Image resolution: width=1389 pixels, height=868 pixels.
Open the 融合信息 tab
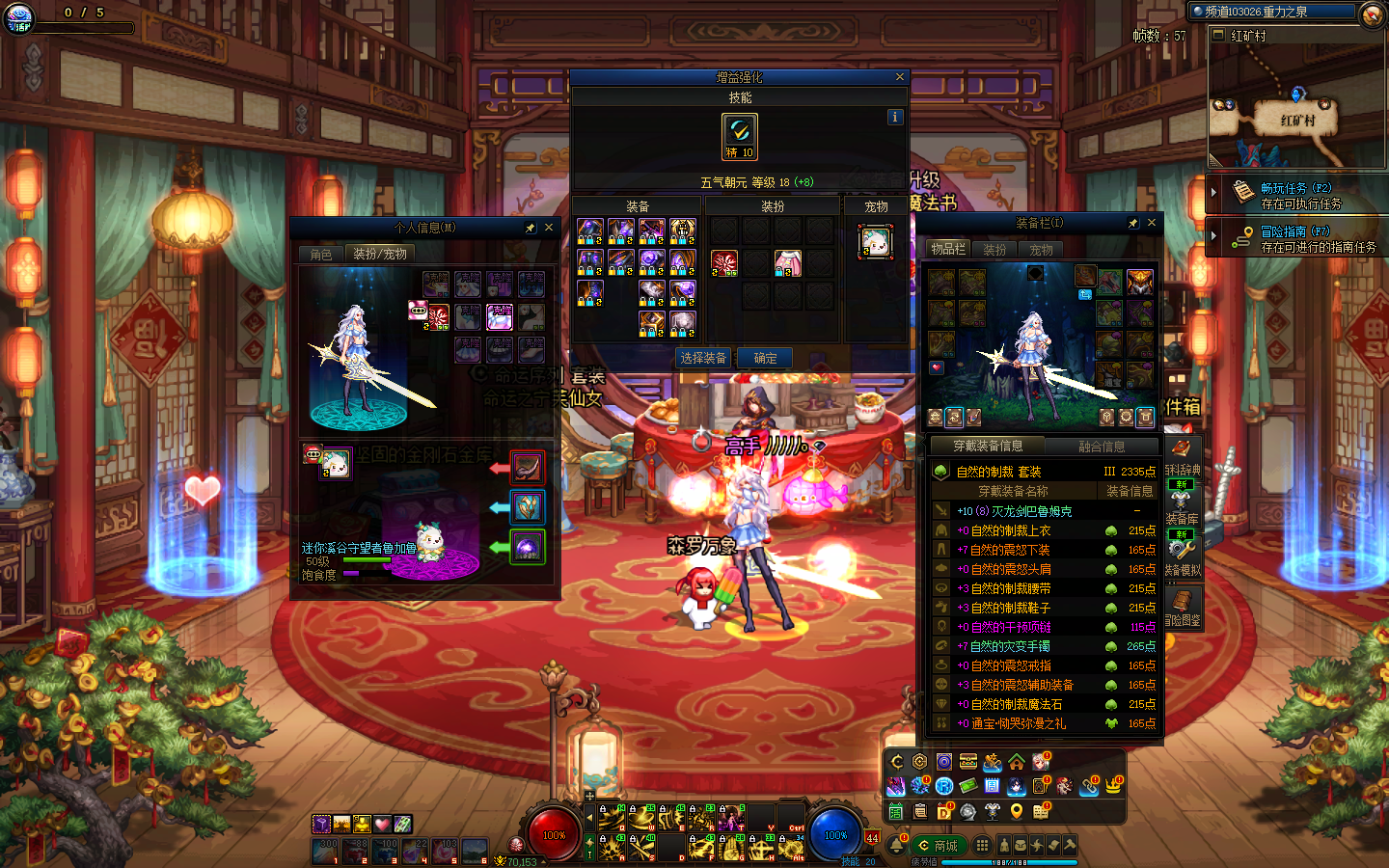1102,447
